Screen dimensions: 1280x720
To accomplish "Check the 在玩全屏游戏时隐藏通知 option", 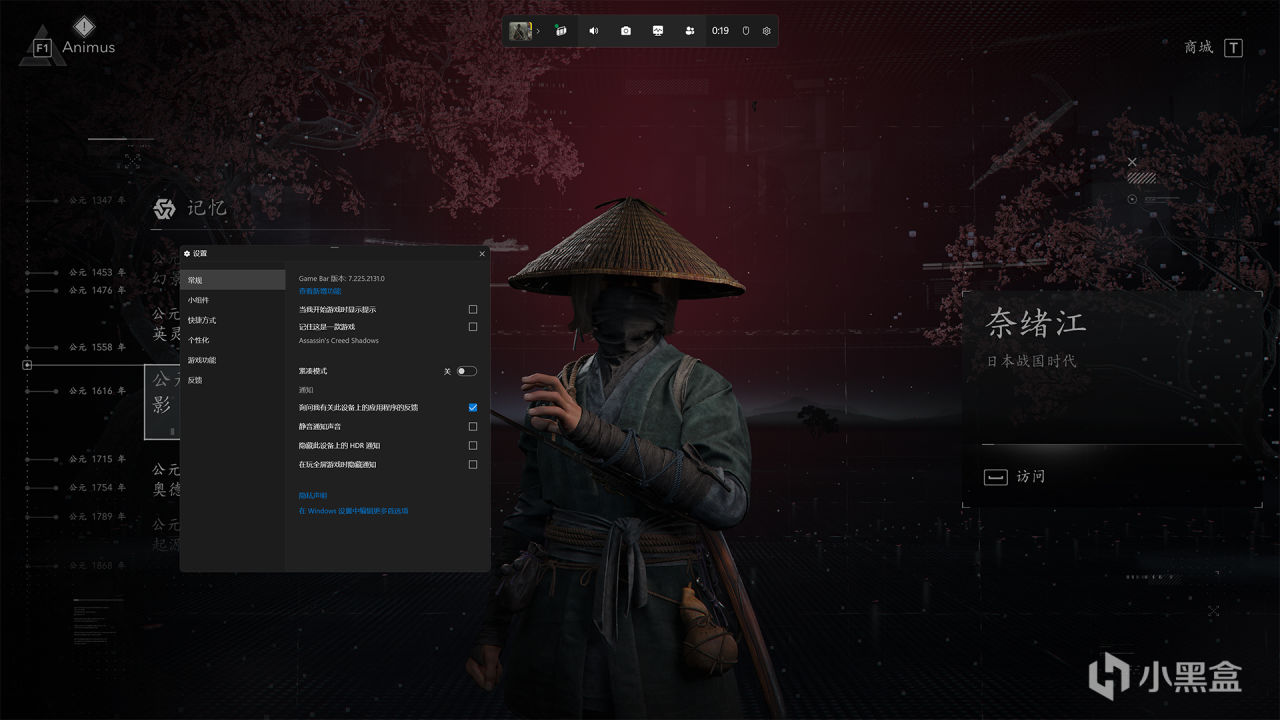I will tap(472, 464).
